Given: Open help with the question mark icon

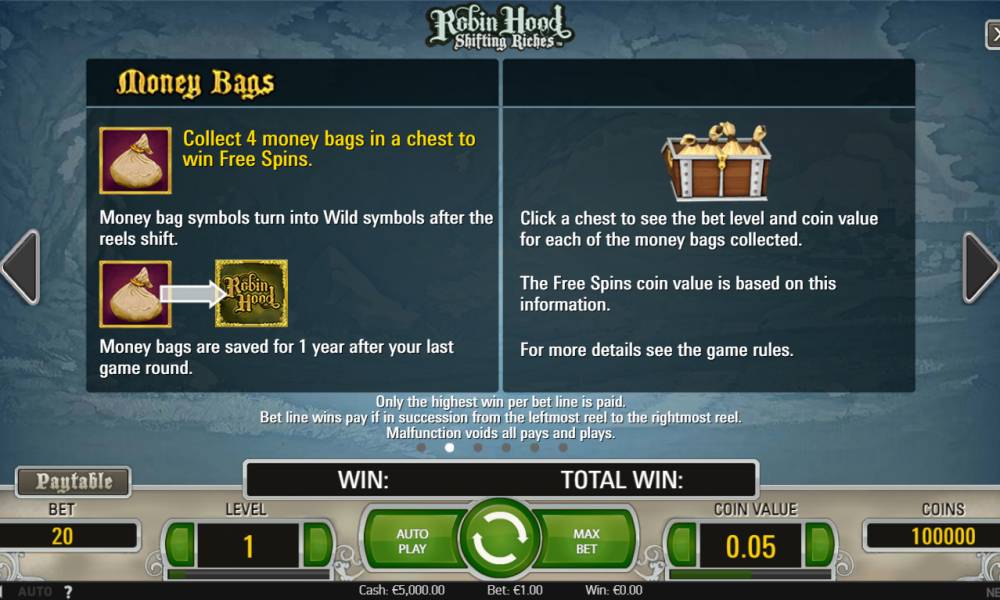Looking at the screenshot, I should 69,592.
